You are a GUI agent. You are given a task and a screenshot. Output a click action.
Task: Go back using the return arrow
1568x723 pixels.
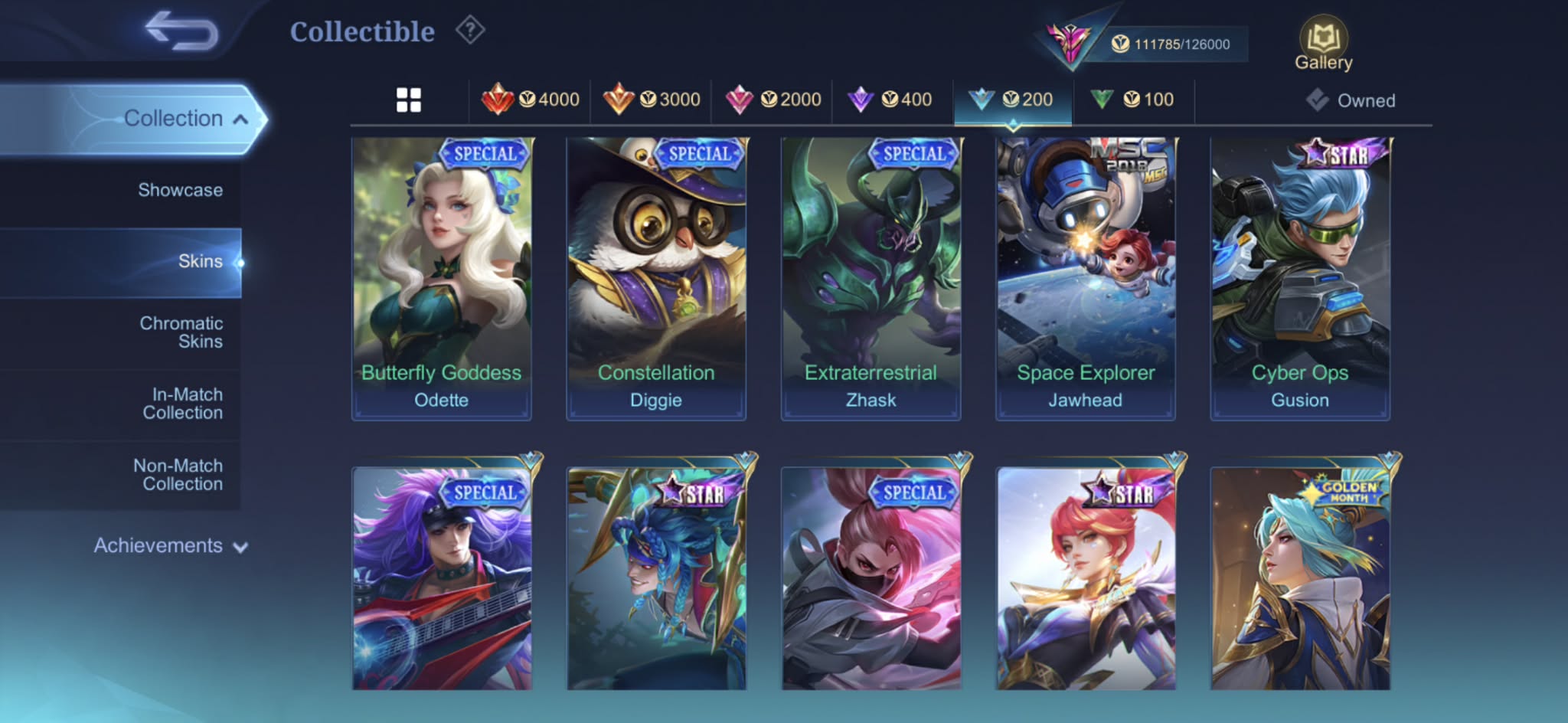pyautogui.click(x=182, y=32)
